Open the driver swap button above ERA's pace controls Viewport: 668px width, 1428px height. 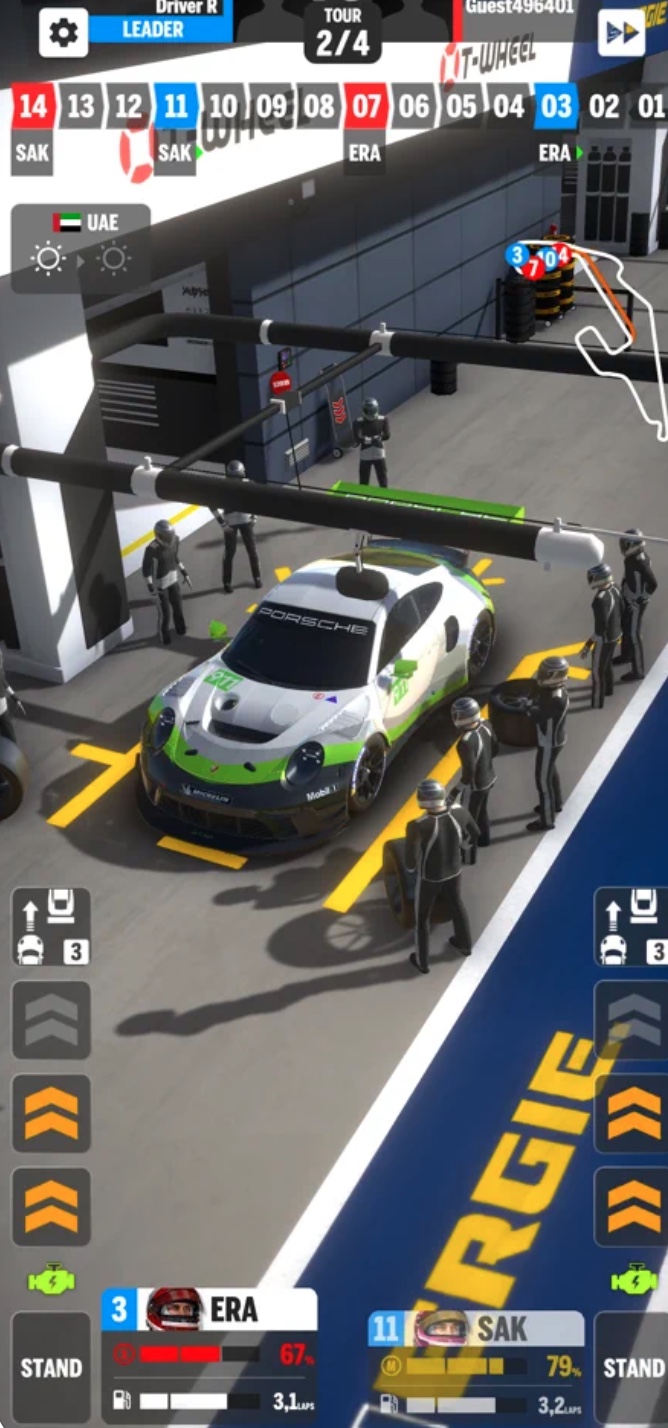click(x=51, y=927)
